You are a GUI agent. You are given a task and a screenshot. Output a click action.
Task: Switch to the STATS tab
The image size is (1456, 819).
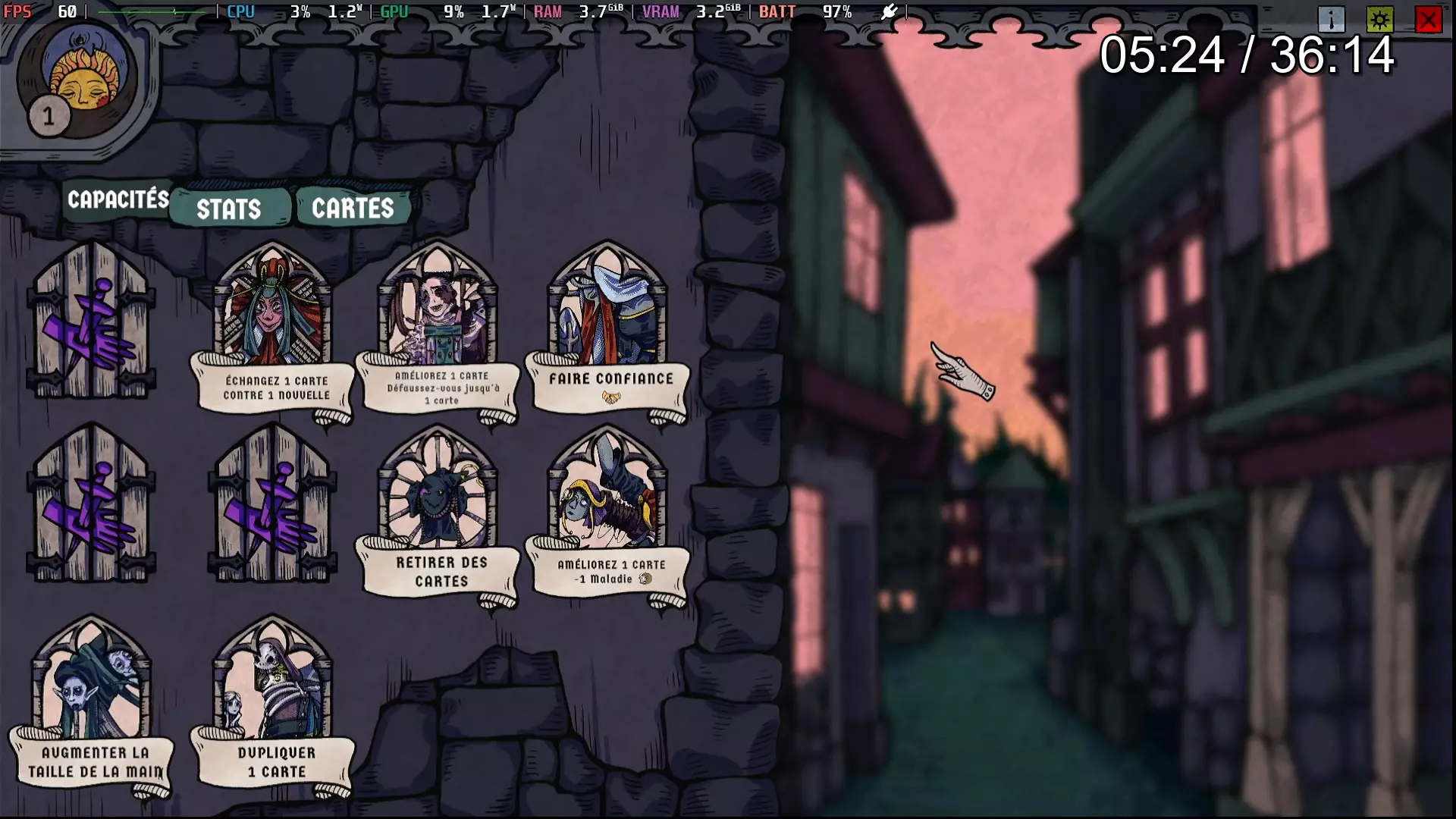230,209
